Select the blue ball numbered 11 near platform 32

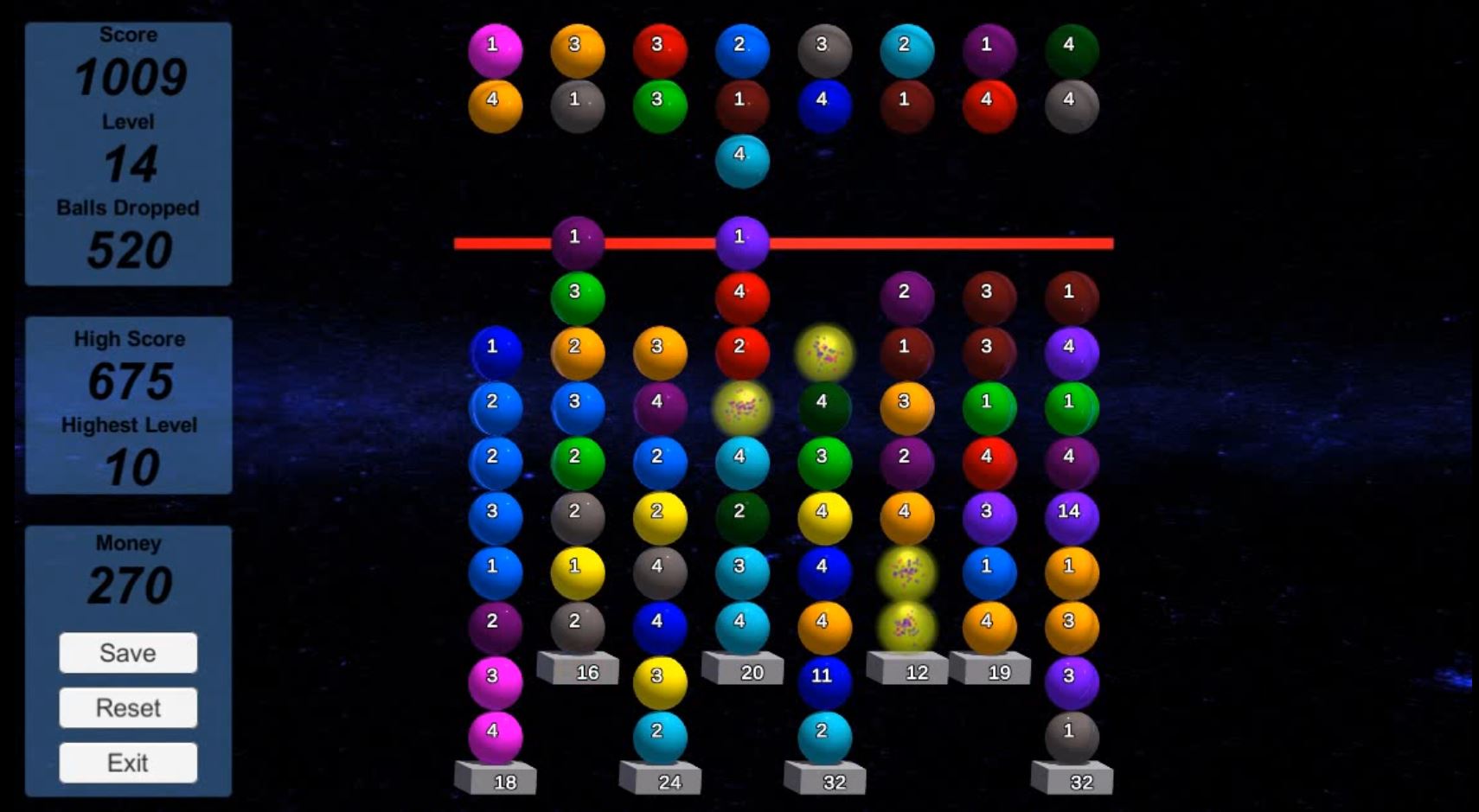click(823, 677)
